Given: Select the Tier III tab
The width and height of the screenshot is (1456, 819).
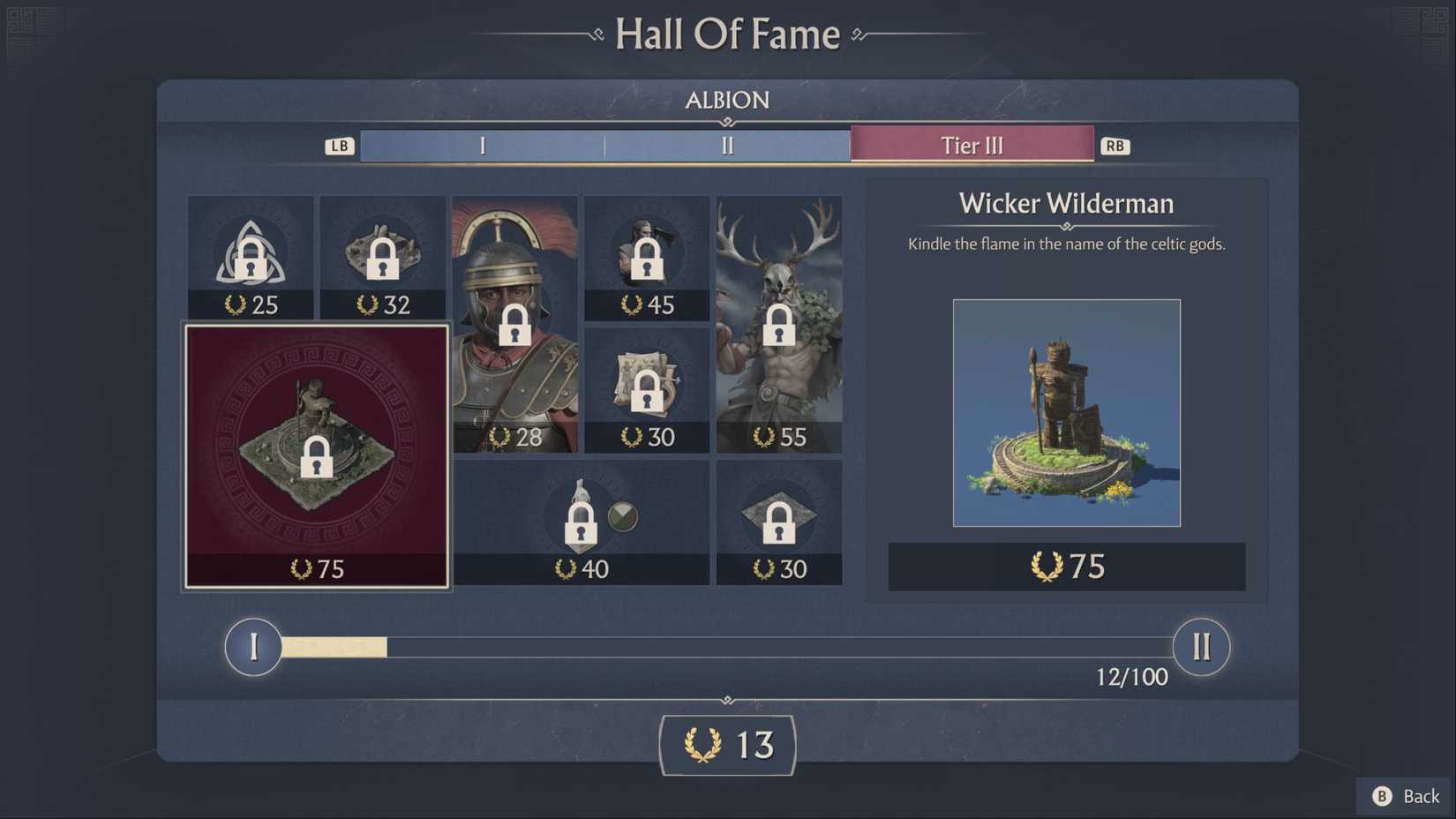Looking at the screenshot, I should [x=971, y=145].
